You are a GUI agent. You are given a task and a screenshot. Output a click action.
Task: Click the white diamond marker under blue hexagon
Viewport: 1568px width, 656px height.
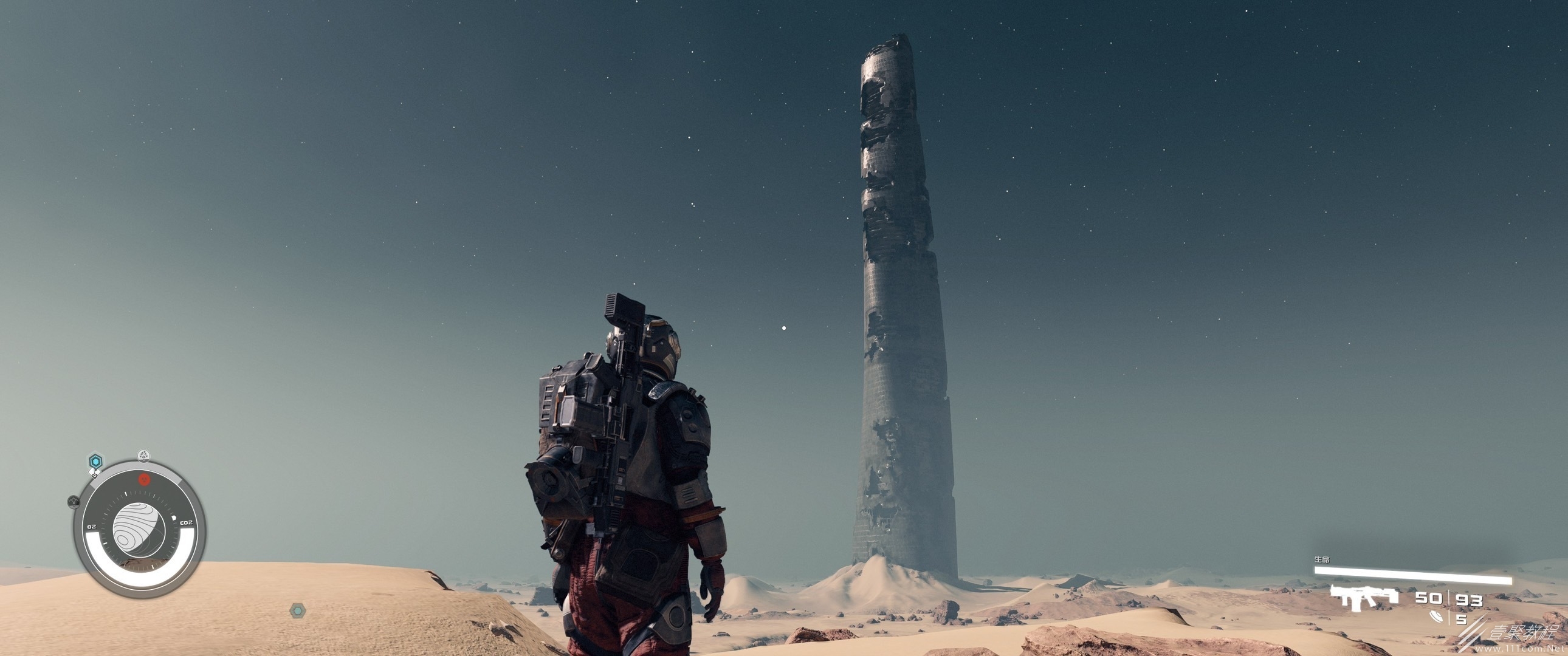94,472
